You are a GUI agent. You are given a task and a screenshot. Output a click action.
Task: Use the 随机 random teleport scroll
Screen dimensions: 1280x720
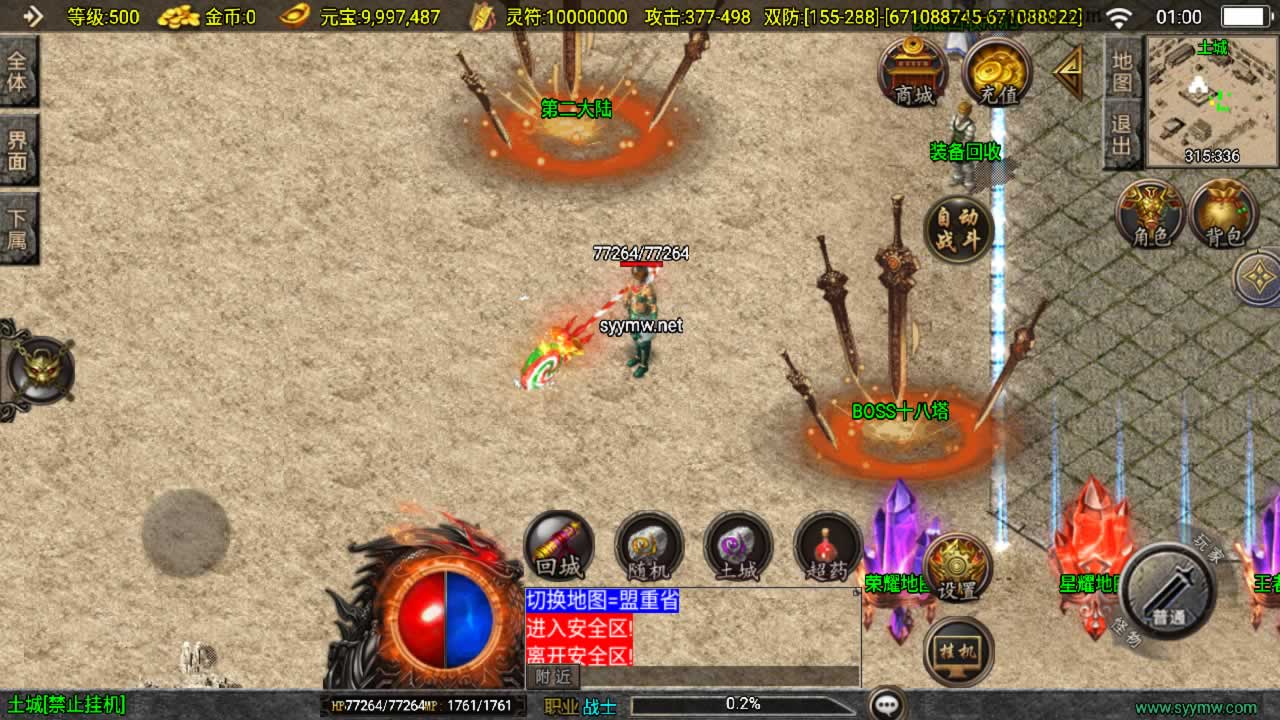(x=648, y=547)
